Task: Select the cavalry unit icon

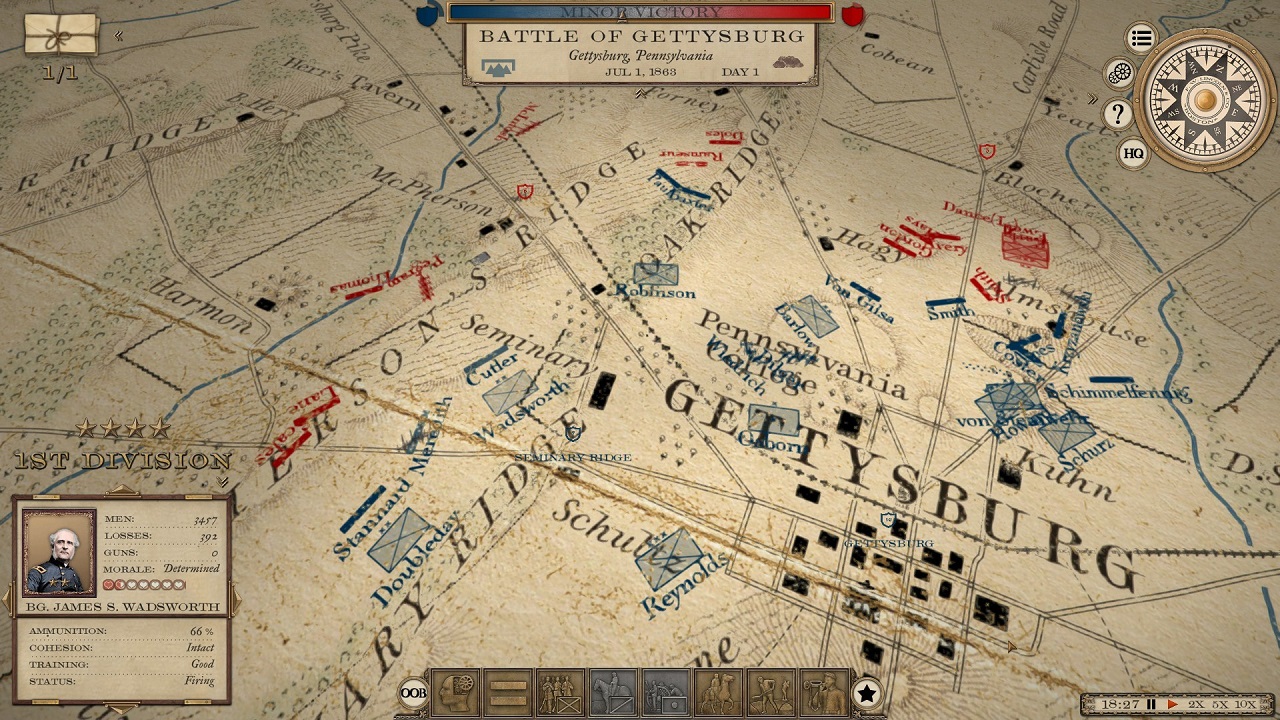Action: tap(609, 694)
